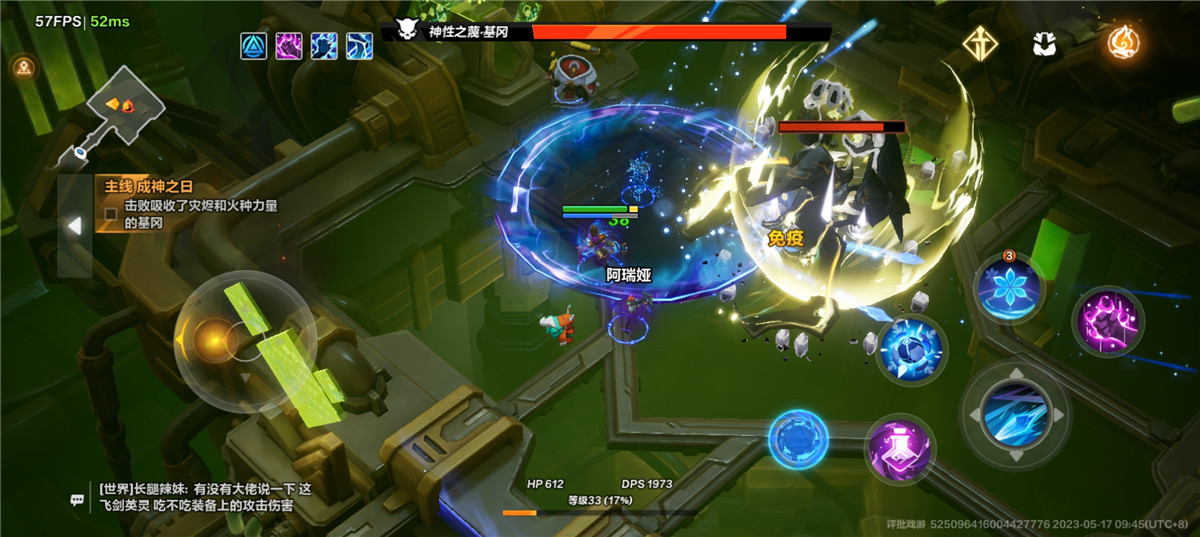Trigger the blue frost orb skill
This screenshot has width=1200, height=537.
911,350
